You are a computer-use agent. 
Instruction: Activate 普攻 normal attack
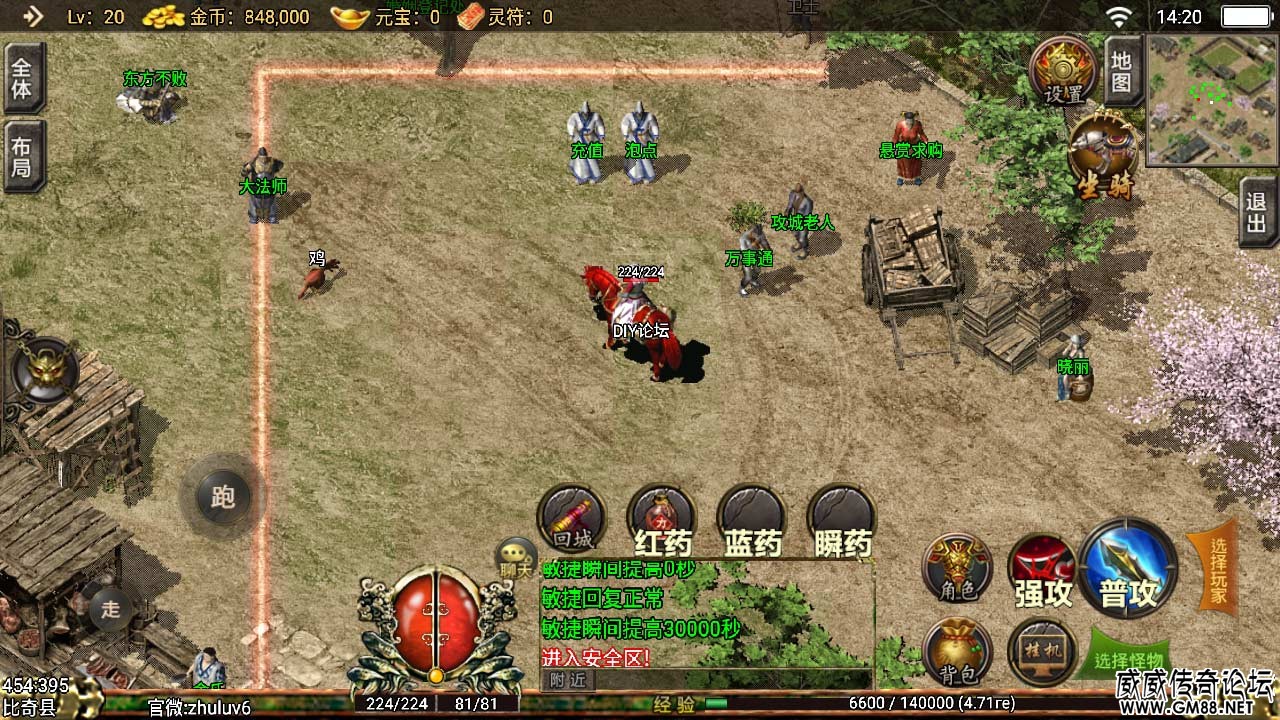coord(1128,570)
